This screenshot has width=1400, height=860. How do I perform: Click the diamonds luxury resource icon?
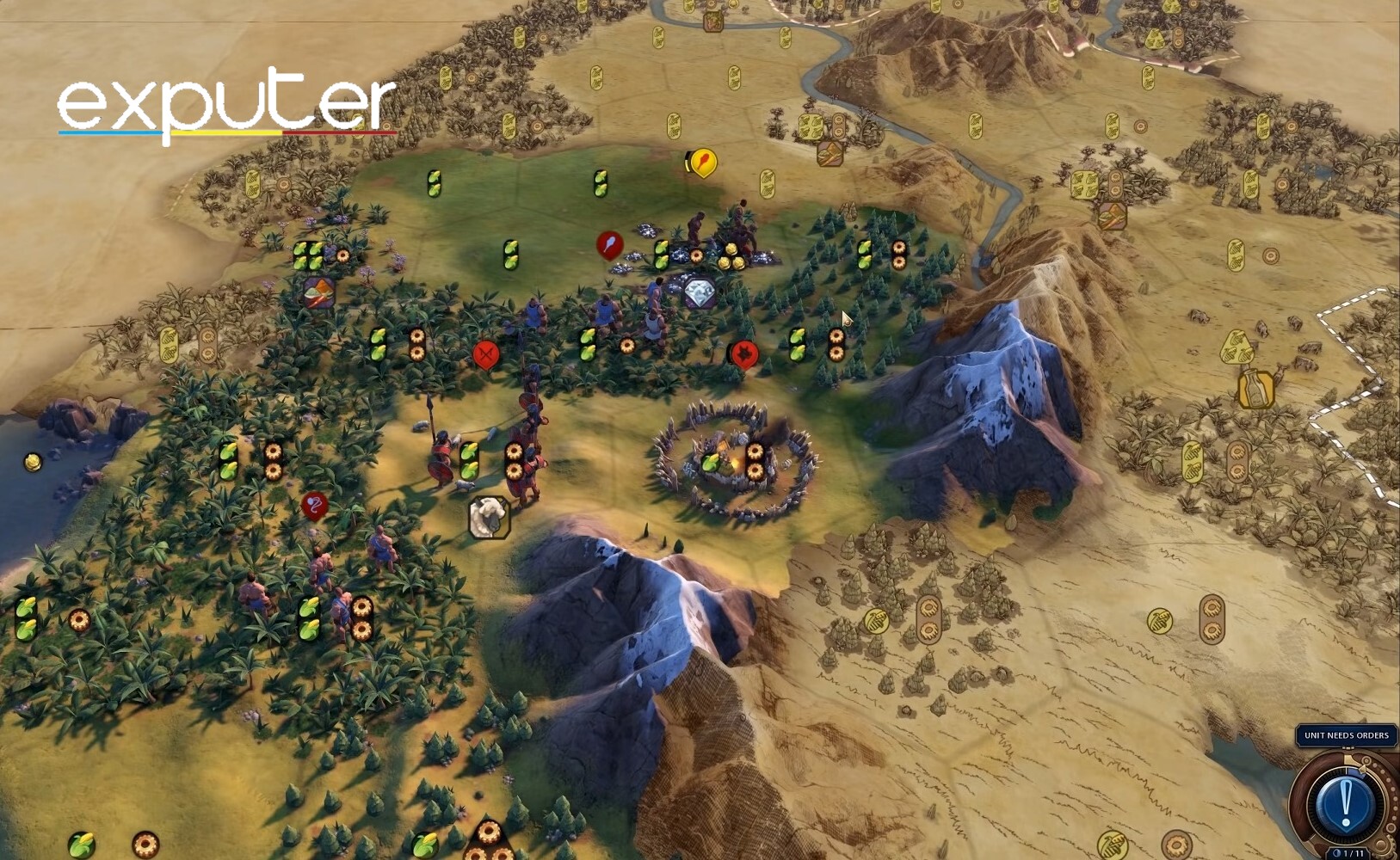(700, 292)
